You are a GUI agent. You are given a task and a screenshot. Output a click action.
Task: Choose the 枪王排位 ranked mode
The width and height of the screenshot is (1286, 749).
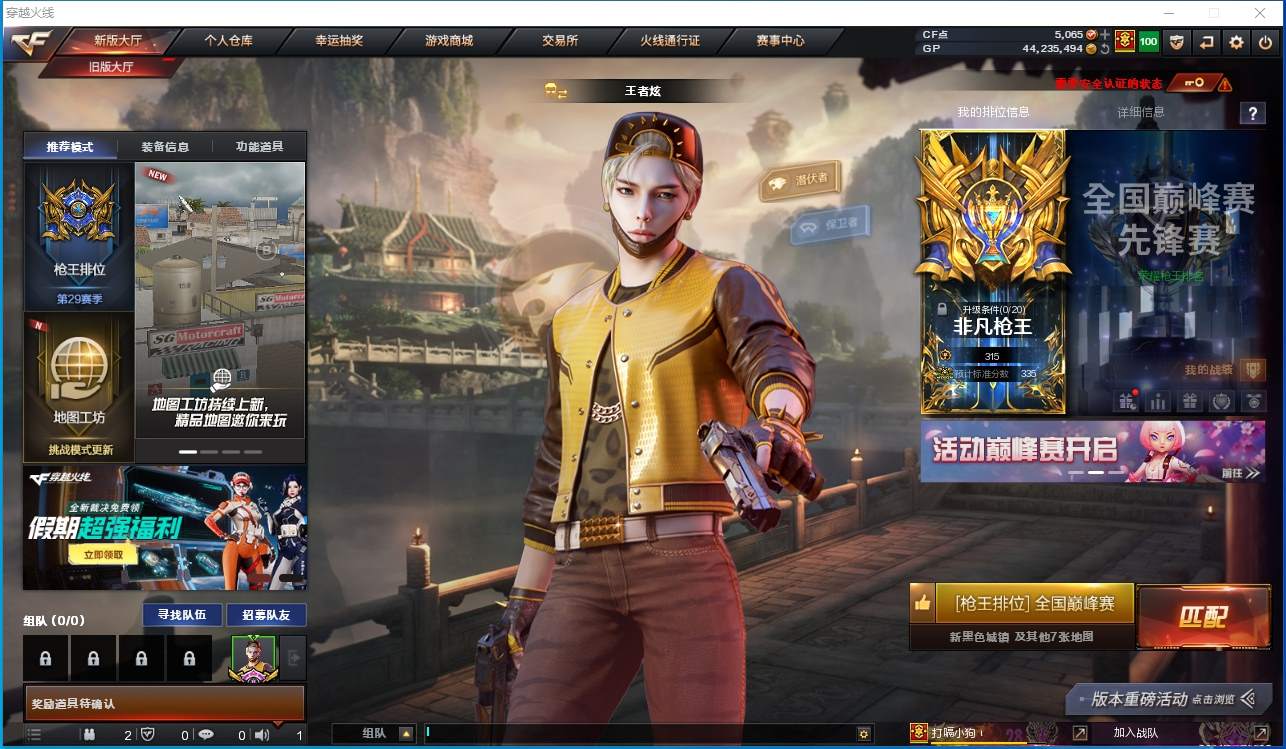tap(80, 235)
